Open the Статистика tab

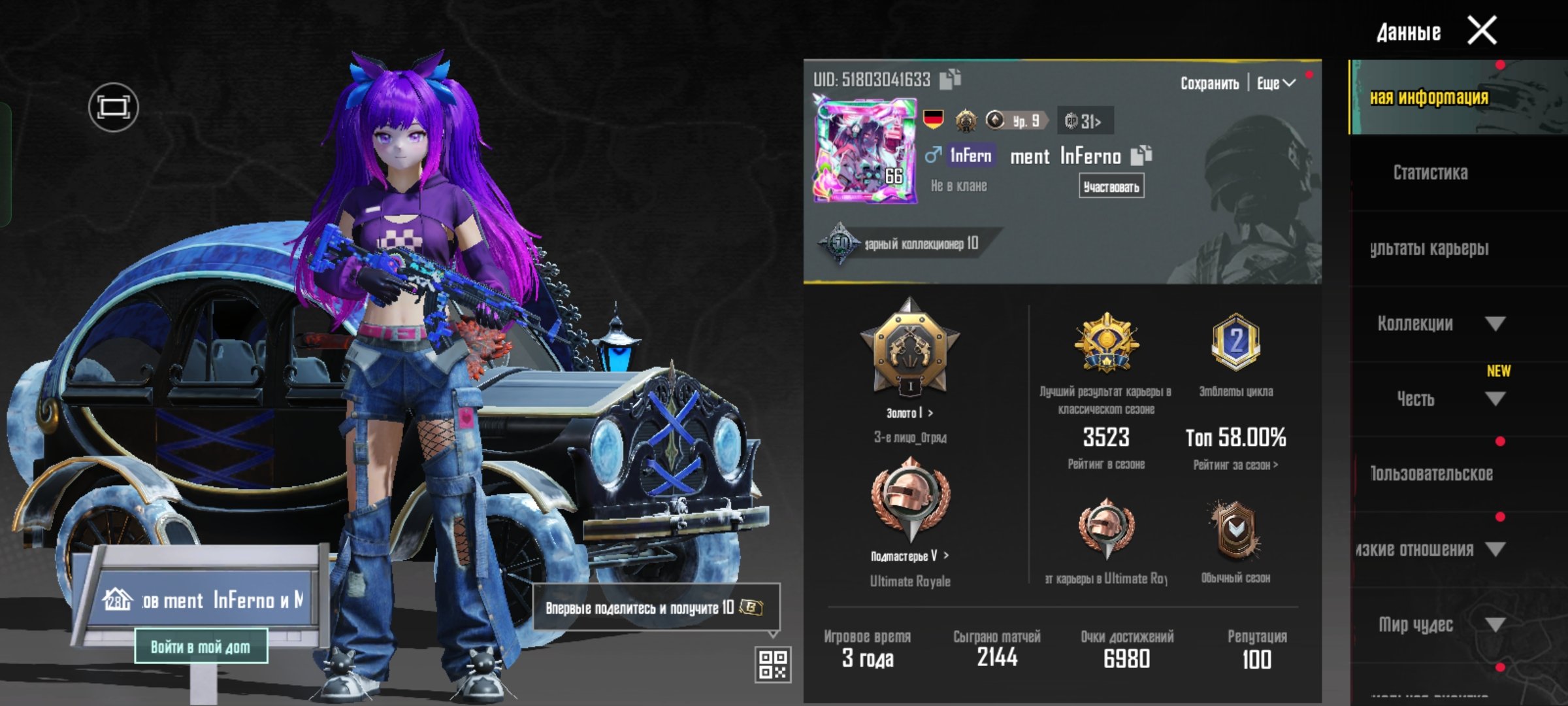point(1430,173)
